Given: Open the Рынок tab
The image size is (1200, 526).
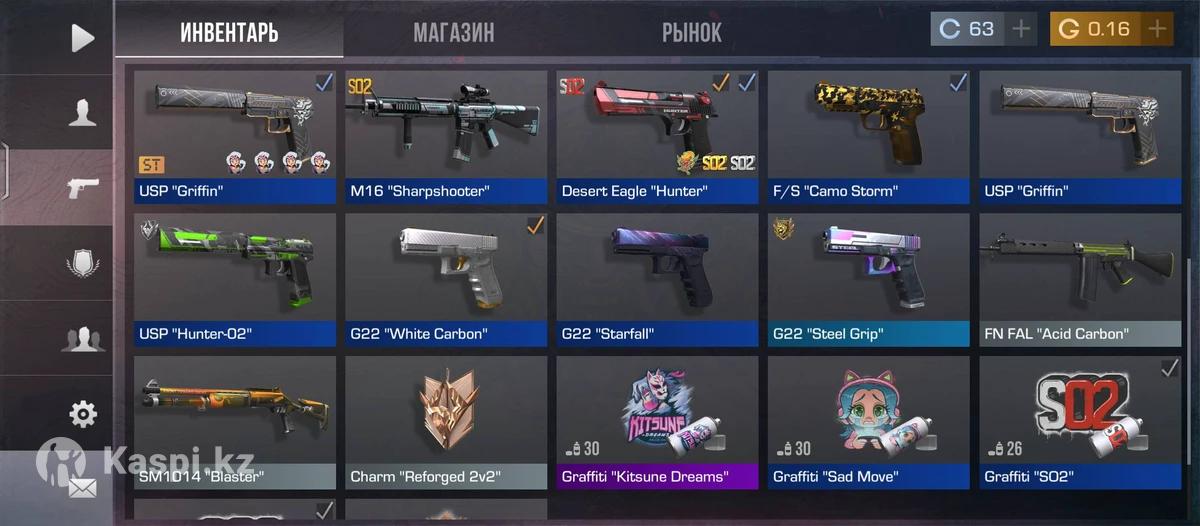Looking at the screenshot, I should 691,33.
